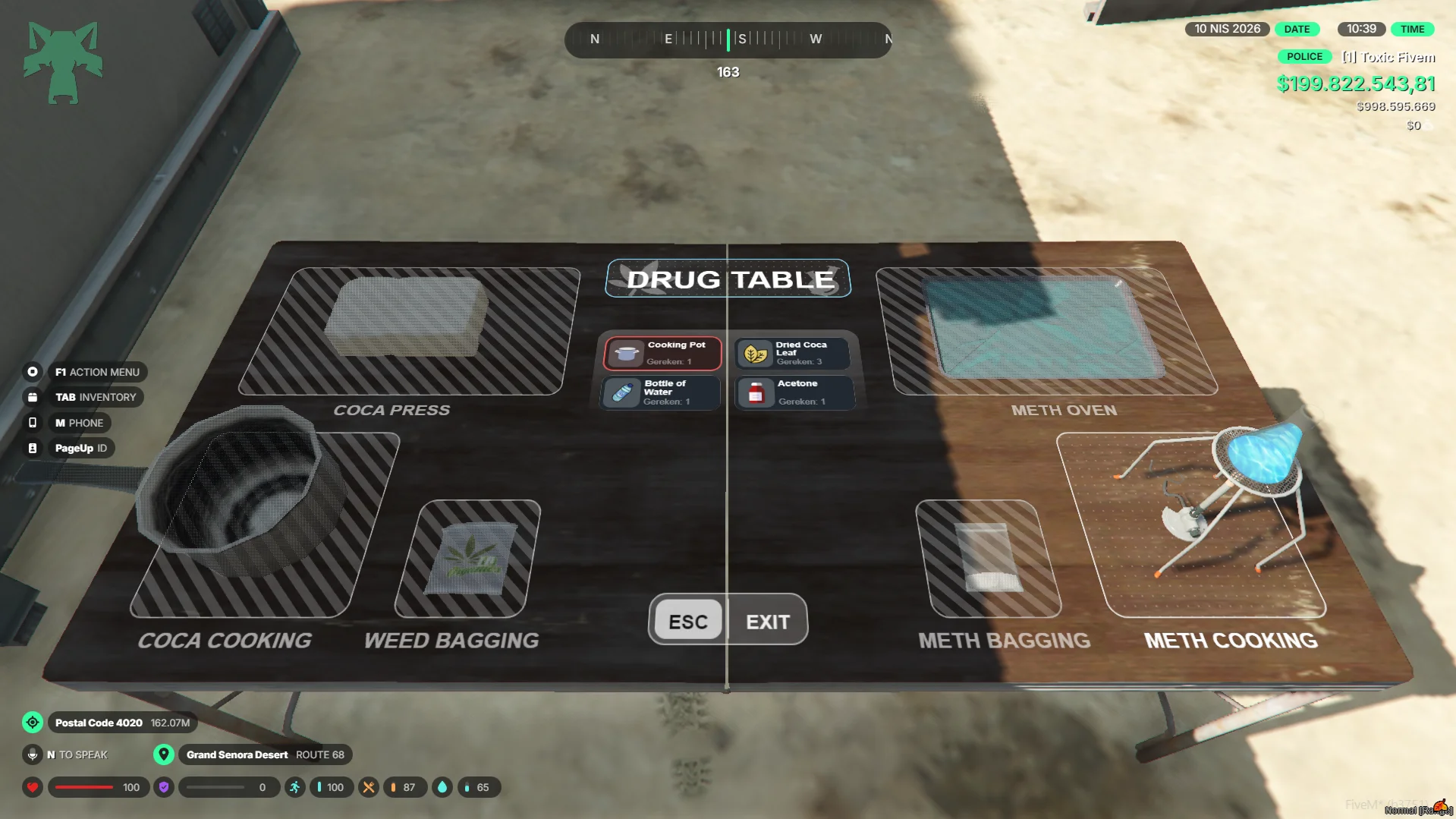1456x819 pixels.
Task: Choose the Bottle of Water ingredient
Action: [661, 393]
